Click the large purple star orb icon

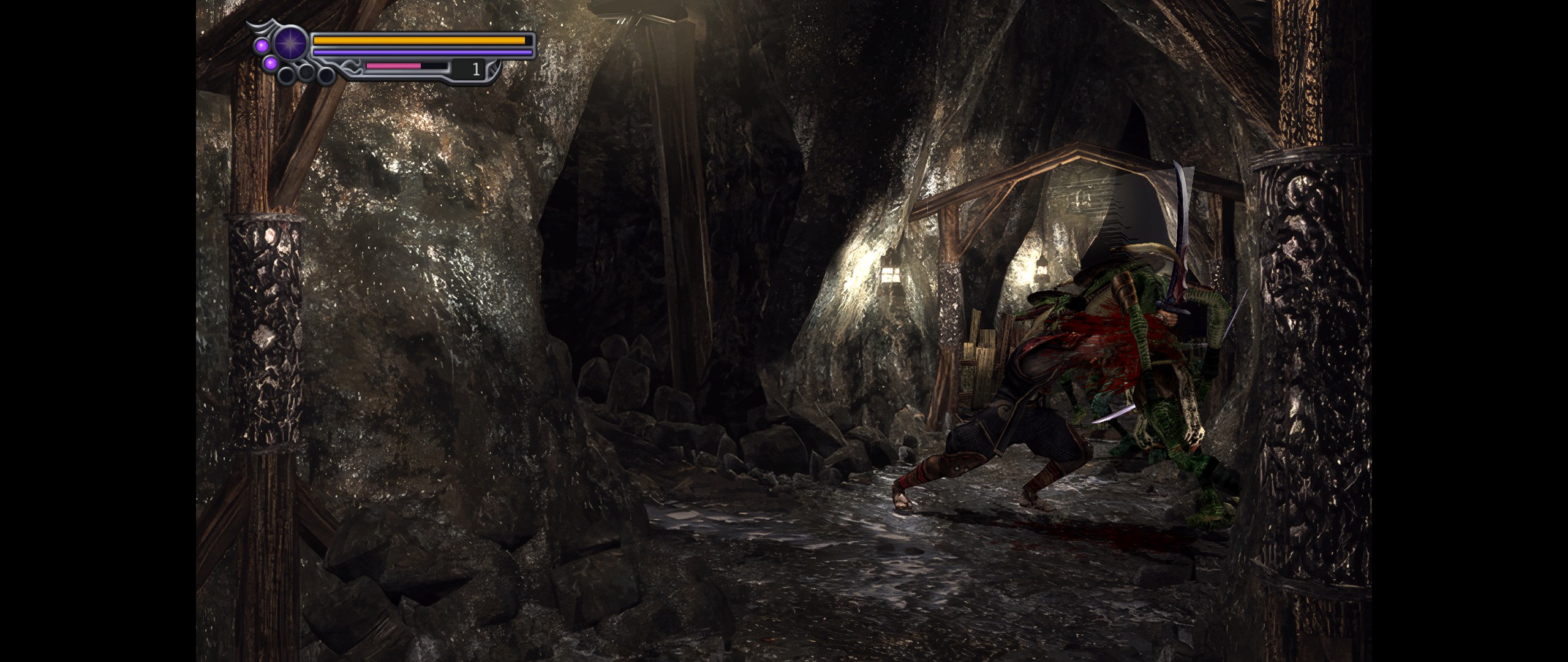point(290,44)
